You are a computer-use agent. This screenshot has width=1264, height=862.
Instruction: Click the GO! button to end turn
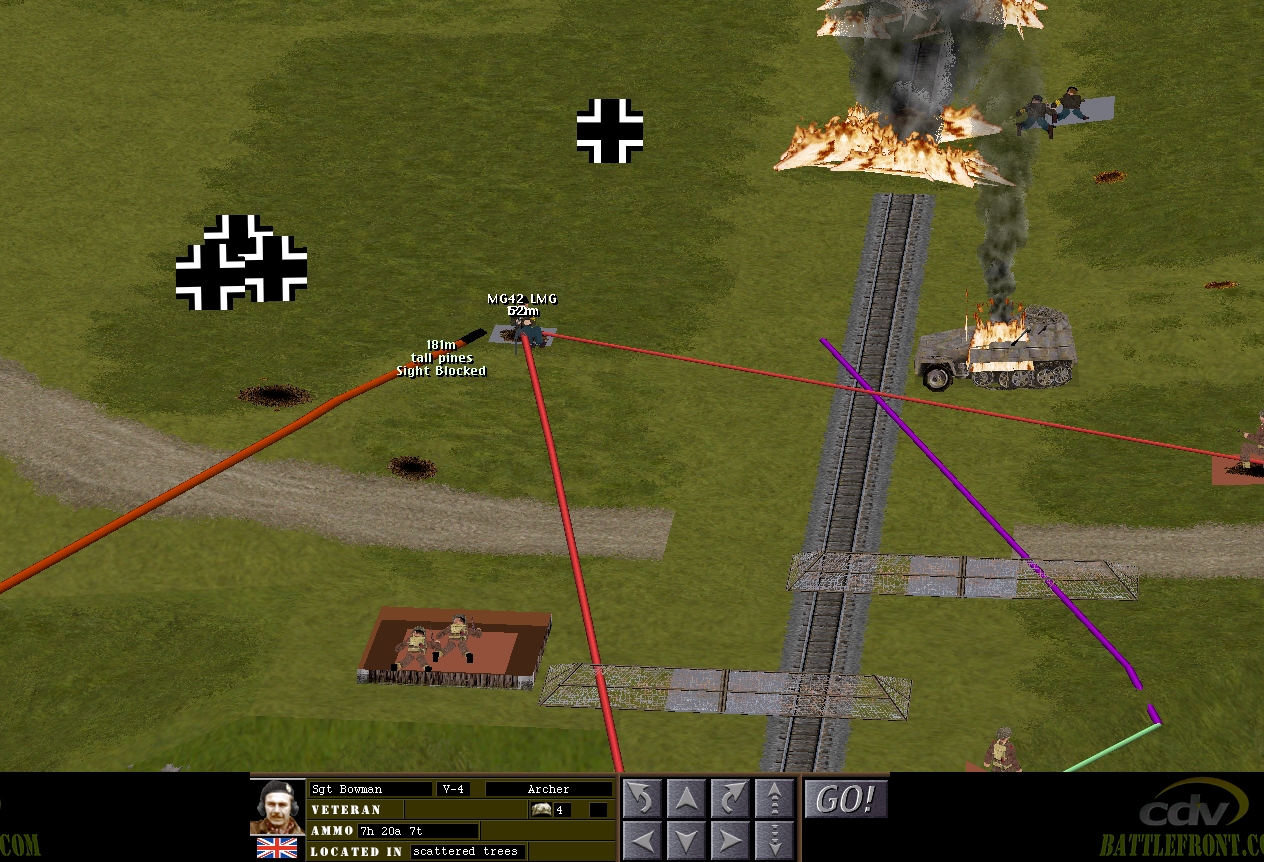(x=845, y=799)
